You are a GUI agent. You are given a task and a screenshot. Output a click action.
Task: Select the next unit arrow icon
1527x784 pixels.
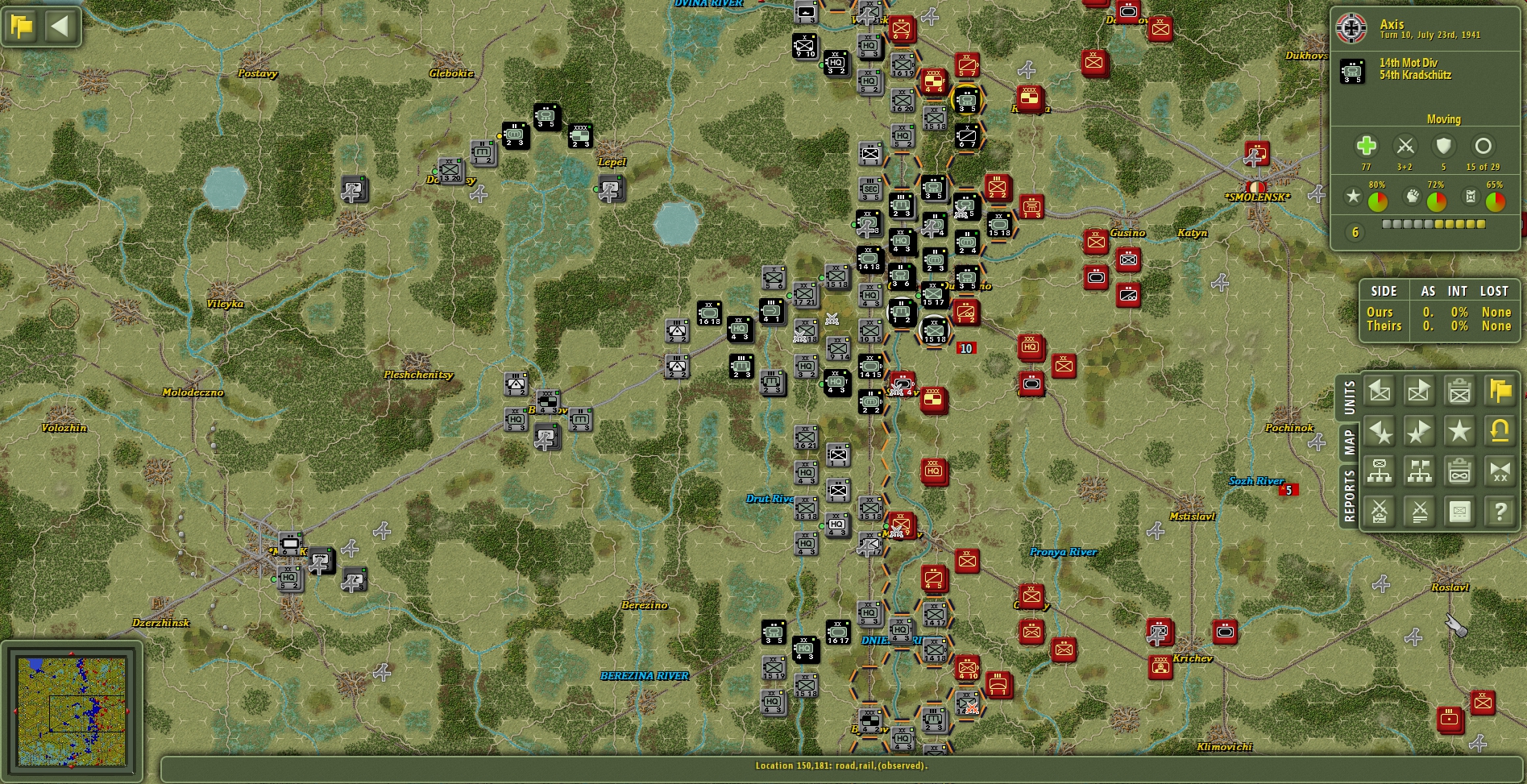pos(1419,391)
